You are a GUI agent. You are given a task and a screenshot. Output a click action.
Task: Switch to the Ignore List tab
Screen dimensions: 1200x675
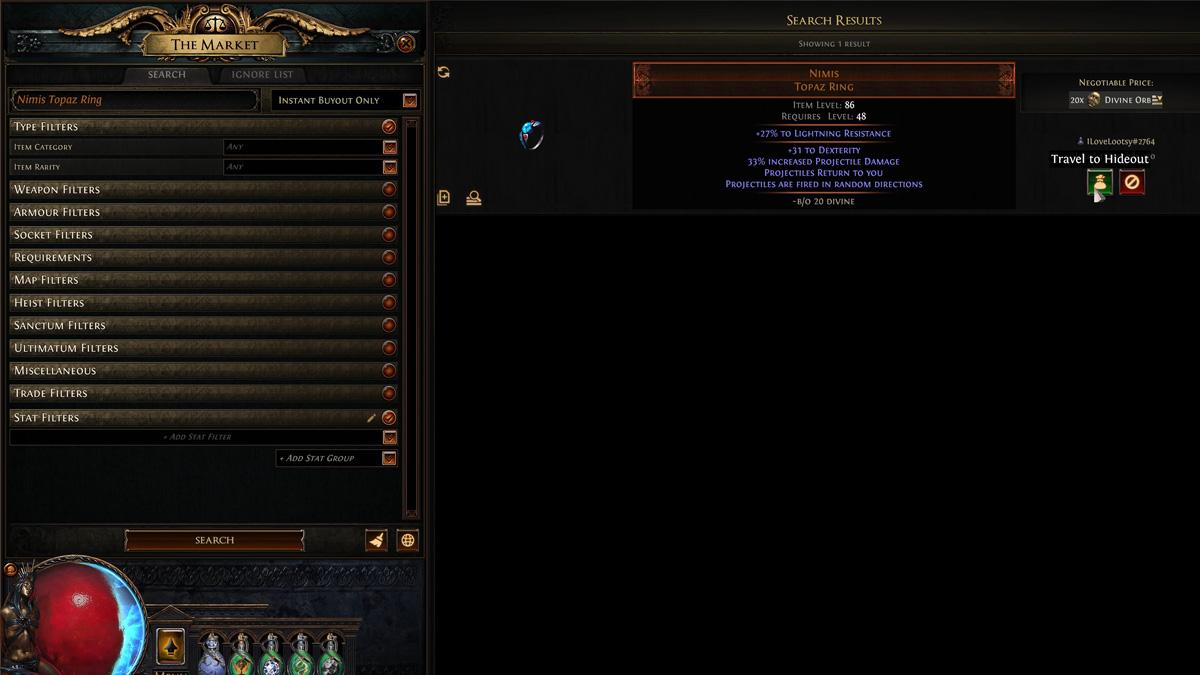(262, 75)
